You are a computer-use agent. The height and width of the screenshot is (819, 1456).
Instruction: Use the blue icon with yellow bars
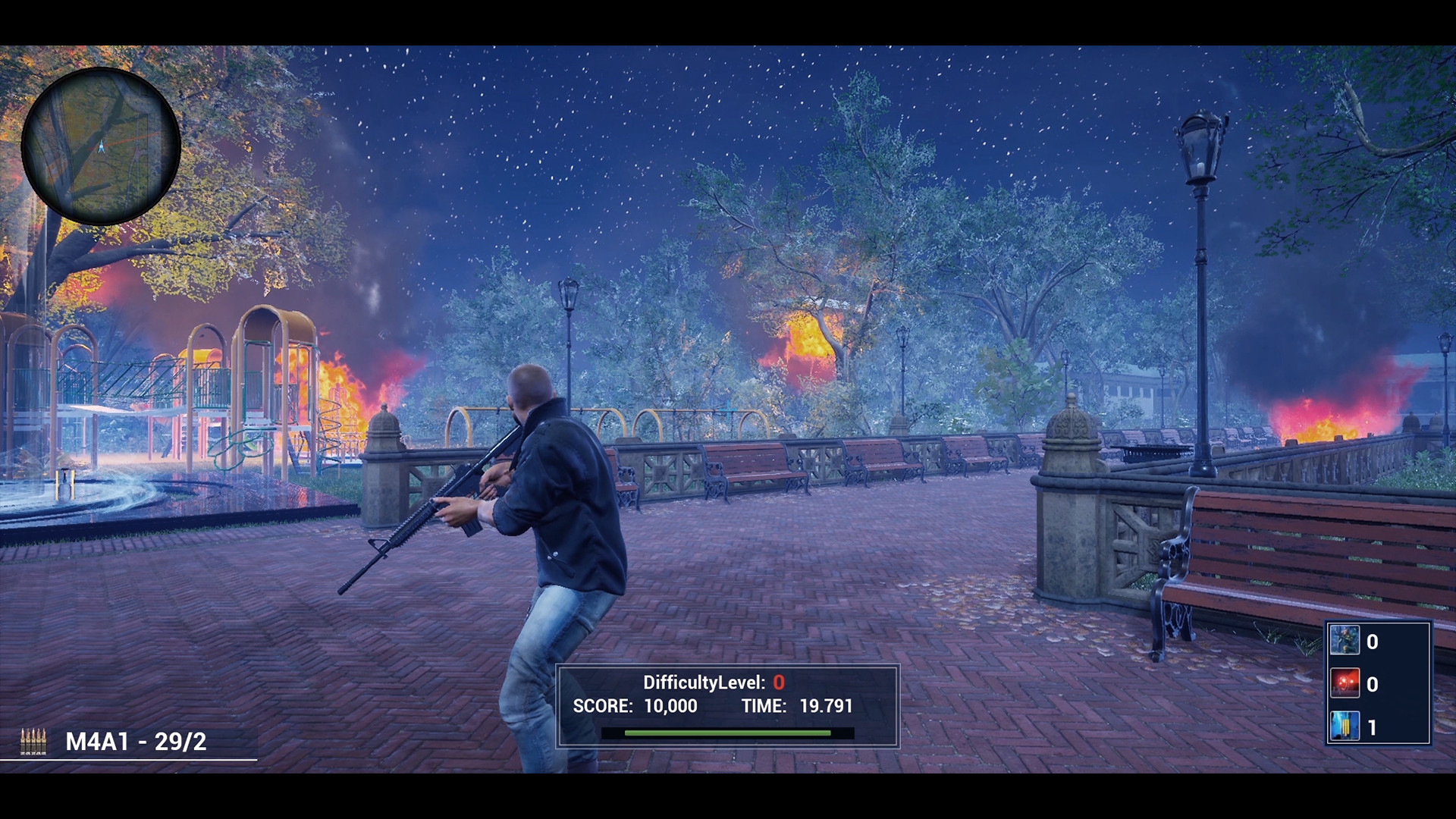pos(1345,726)
